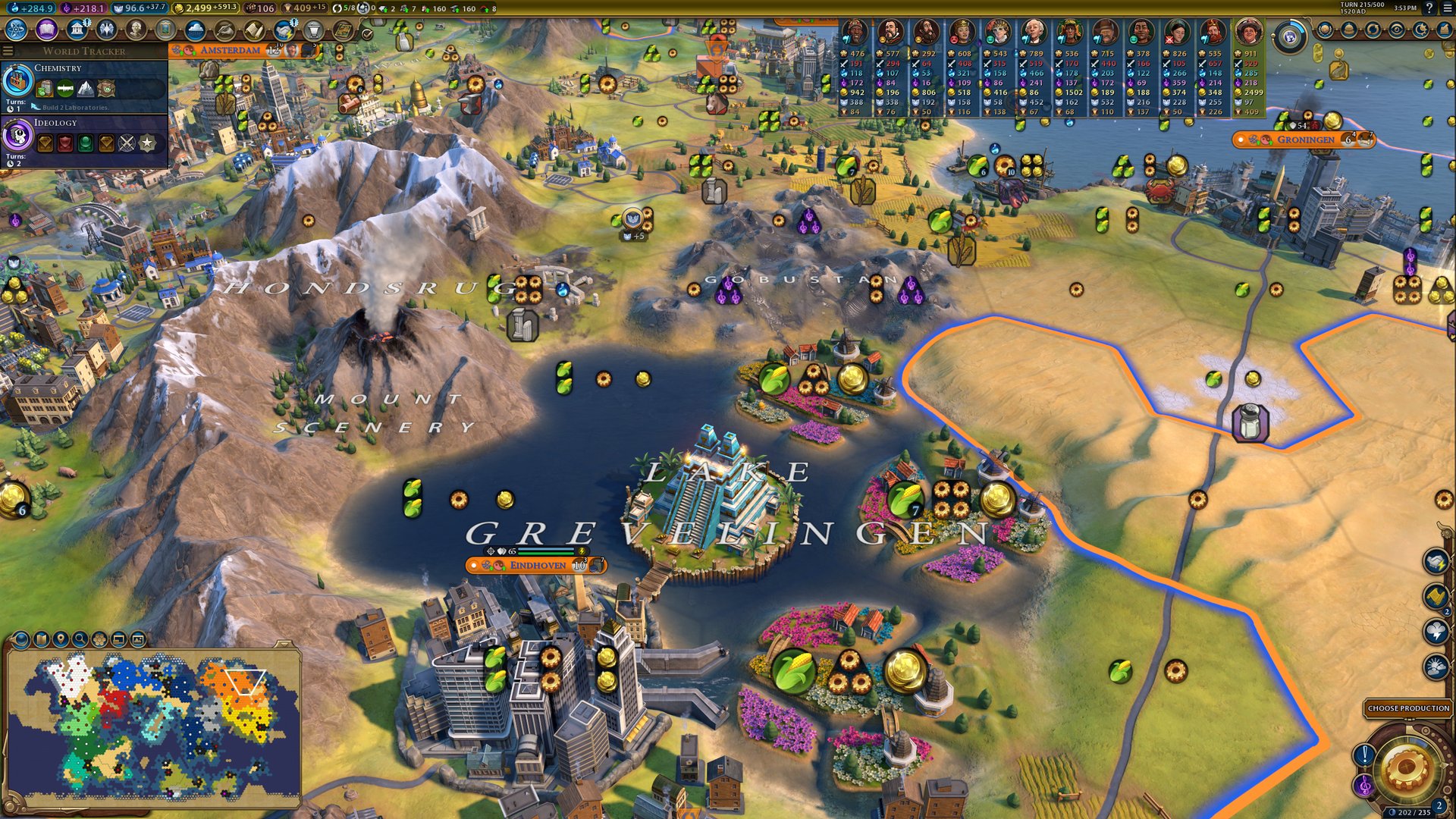This screenshot has height=819, width=1456.
Task: Open the map search magnifier option
Action: [x=80, y=639]
